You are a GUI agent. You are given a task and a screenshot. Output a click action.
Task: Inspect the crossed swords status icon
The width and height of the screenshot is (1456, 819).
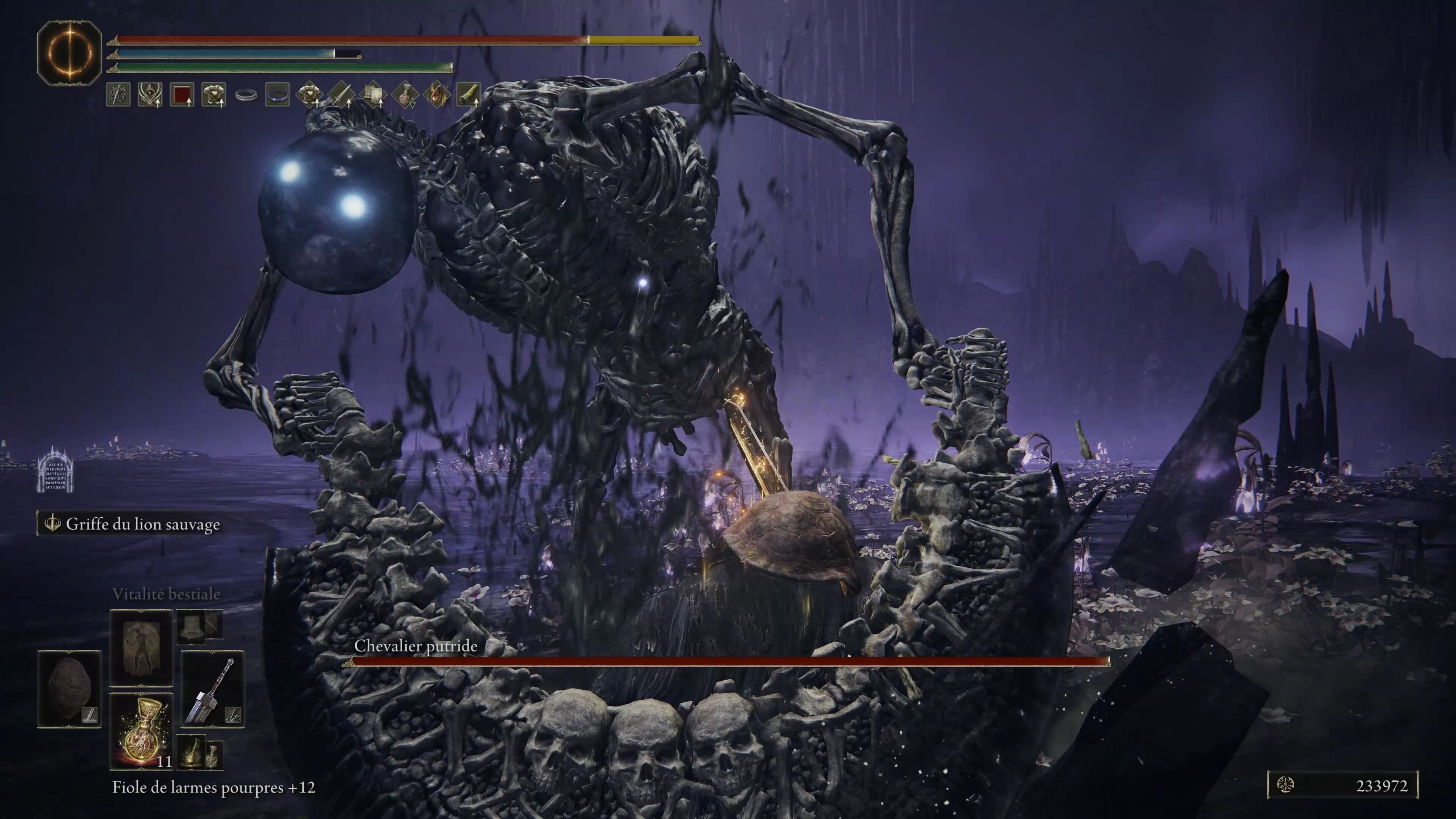click(119, 95)
